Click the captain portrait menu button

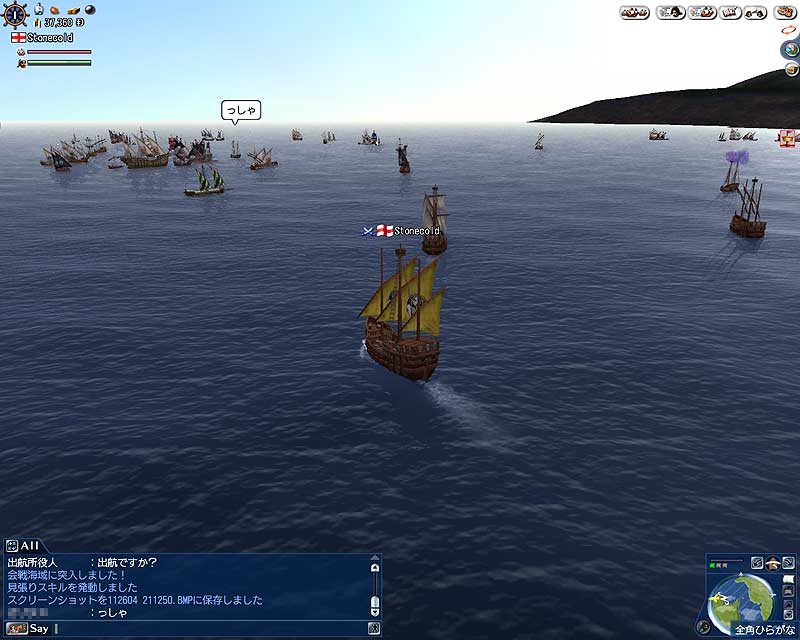click(669, 12)
